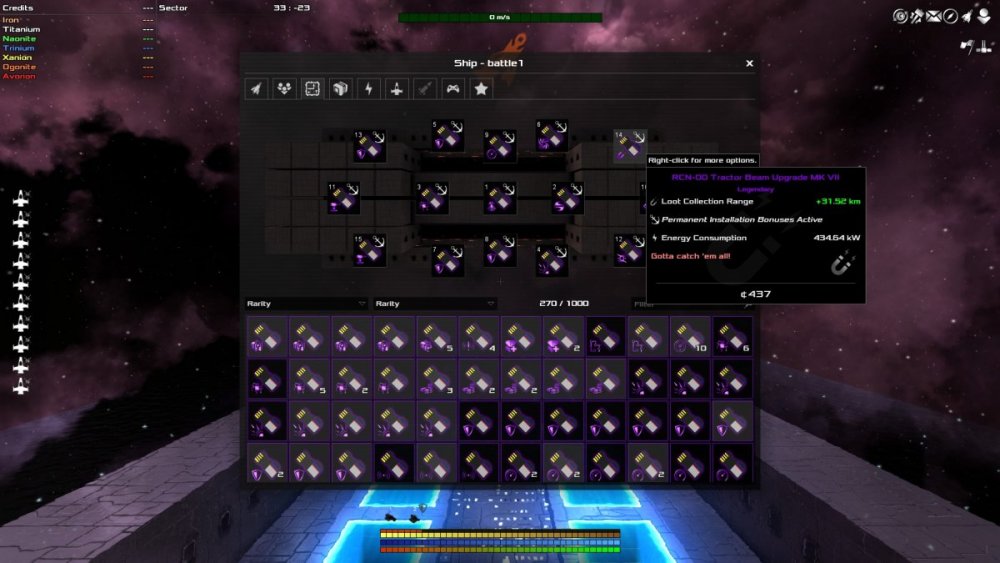Select the gamepad controller tab

point(453,89)
